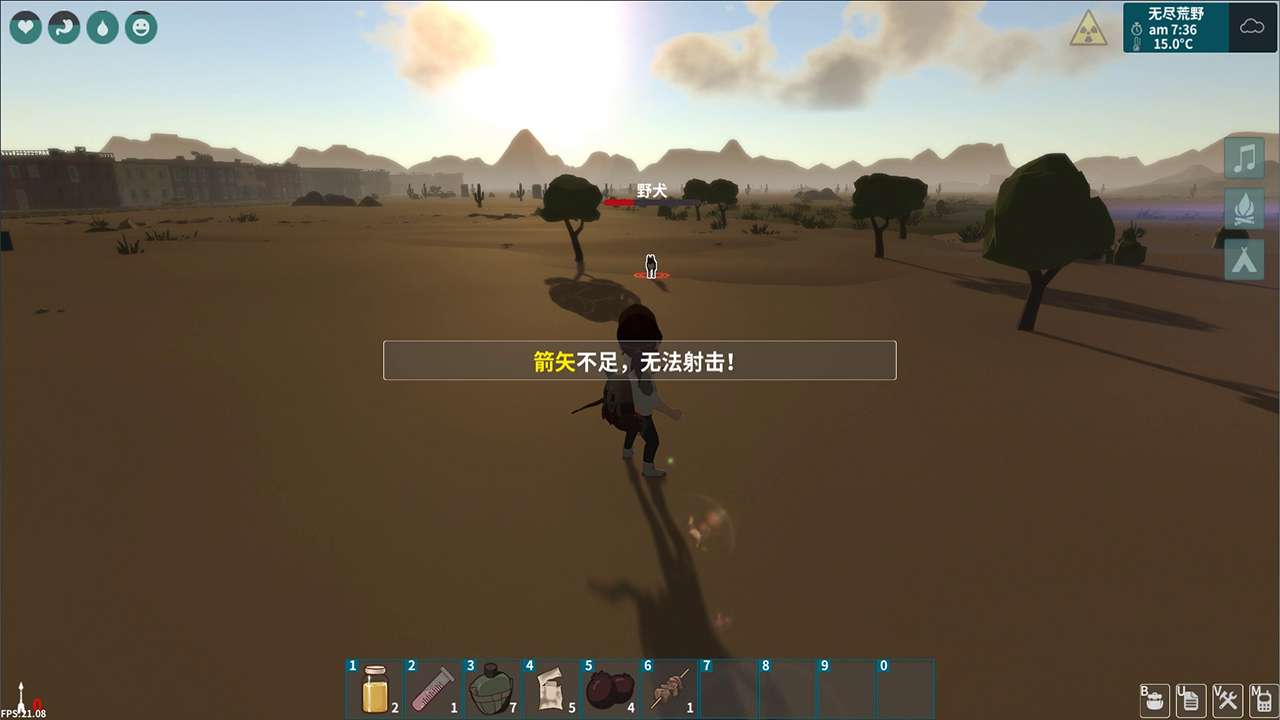
Task: Select the canteen in hotbar slot 3
Action: tap(492, 689)
